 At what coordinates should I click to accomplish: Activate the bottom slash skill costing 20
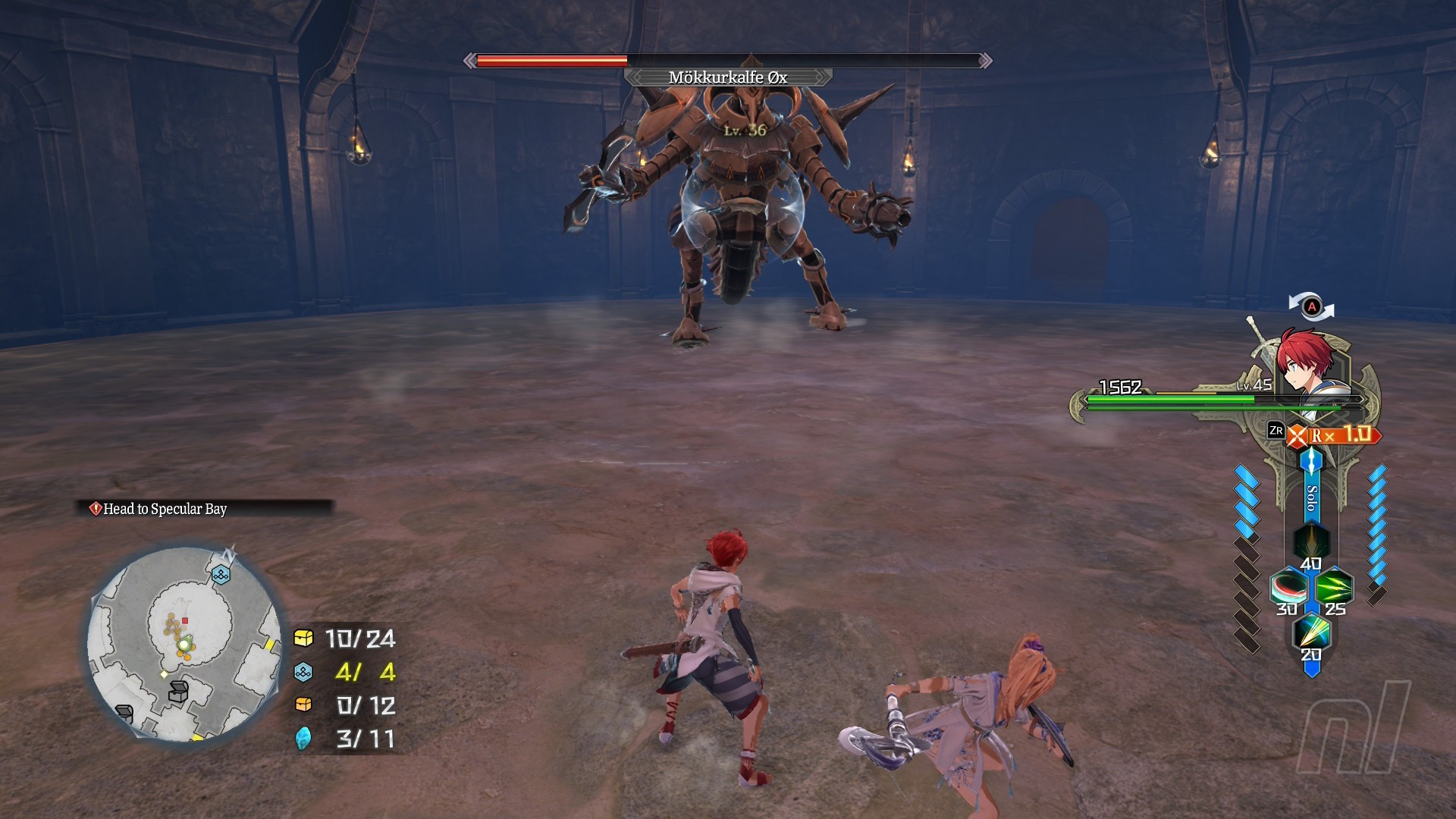[1311, 632]
